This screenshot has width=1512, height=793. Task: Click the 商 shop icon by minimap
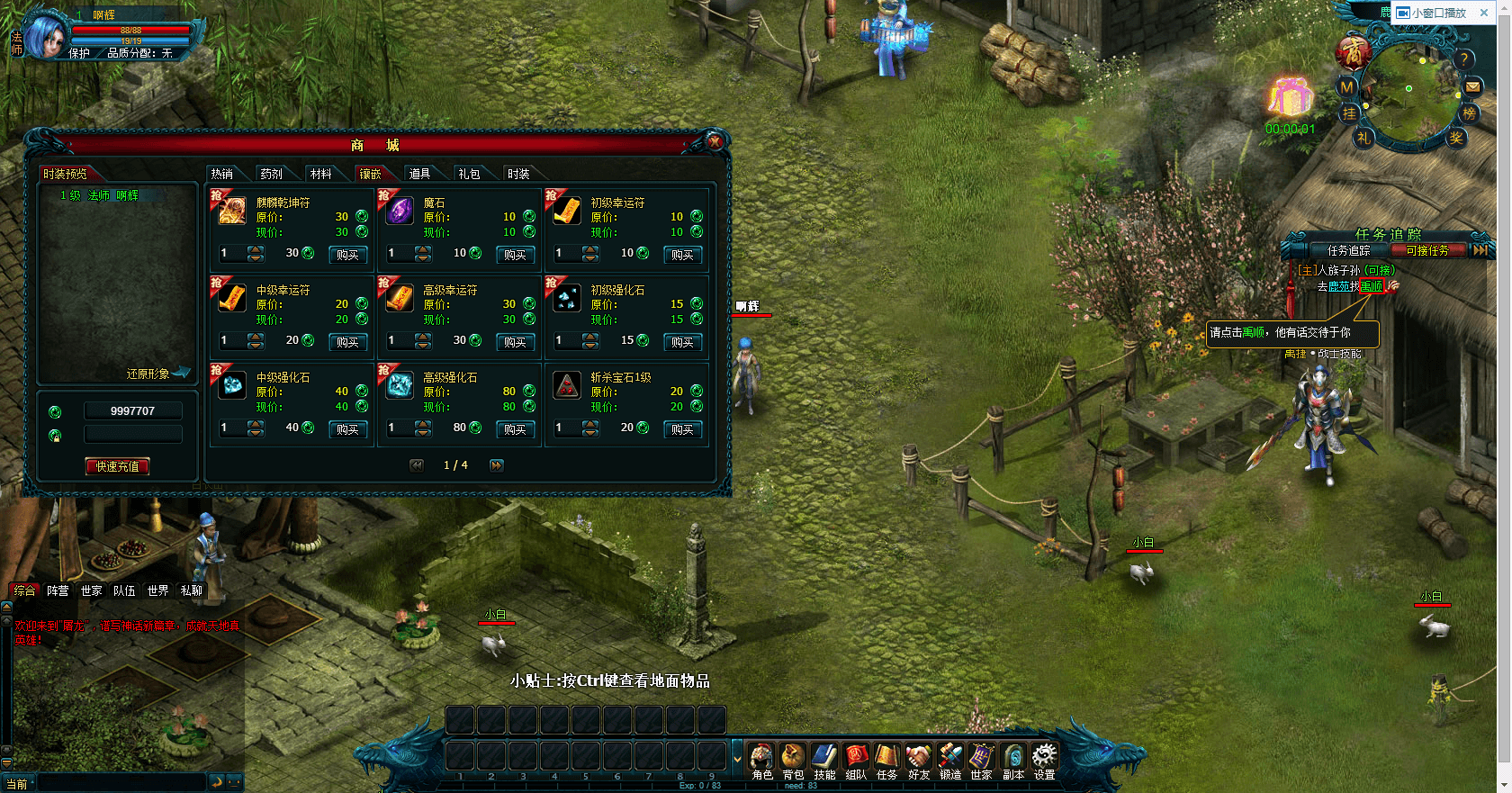pos(1353,53)
